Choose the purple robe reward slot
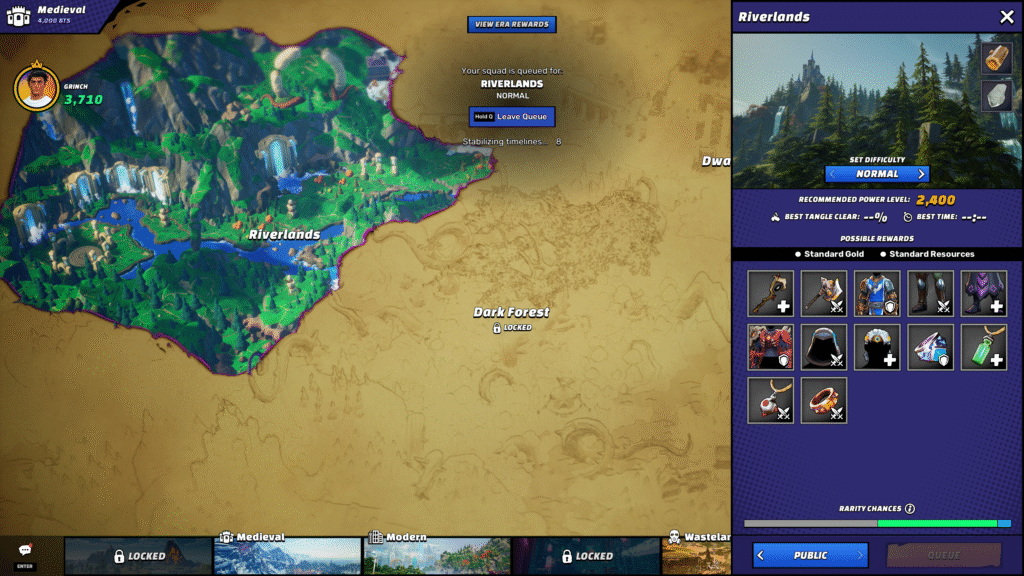Viewport: 1024px width, 576px height. point(983,294)
